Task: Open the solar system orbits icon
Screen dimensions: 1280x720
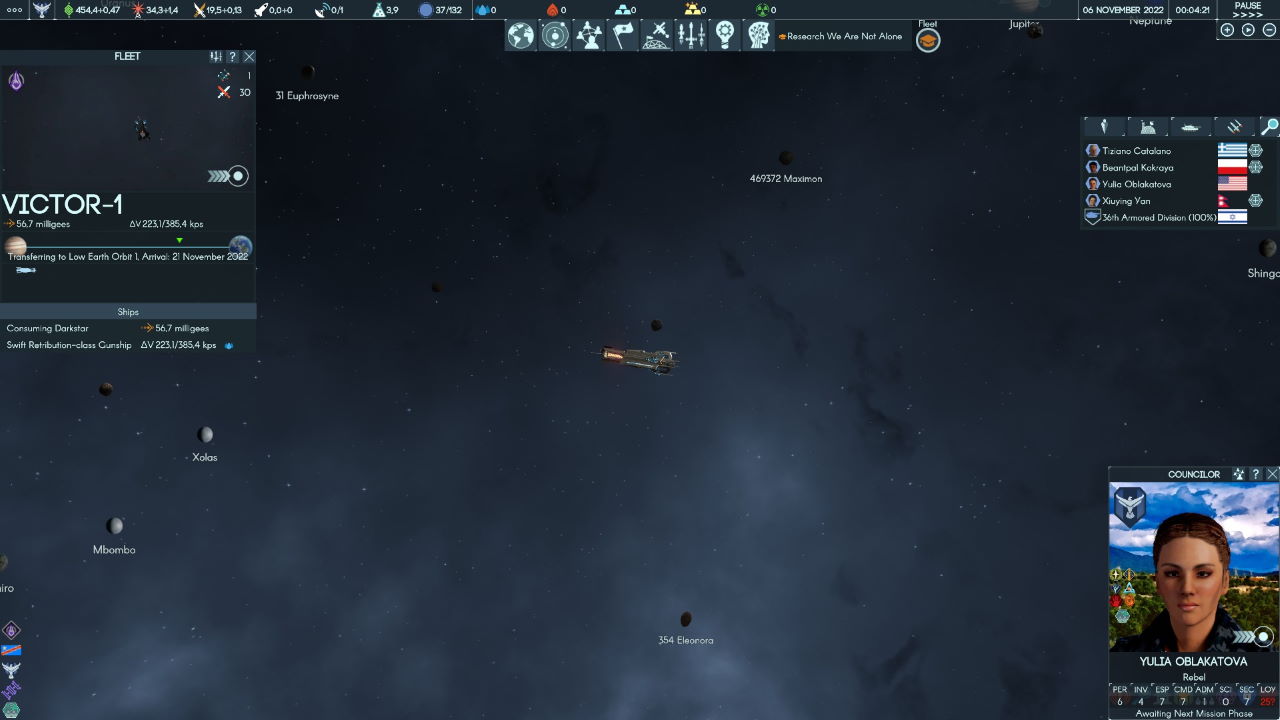Action: [x=555, y=36]
